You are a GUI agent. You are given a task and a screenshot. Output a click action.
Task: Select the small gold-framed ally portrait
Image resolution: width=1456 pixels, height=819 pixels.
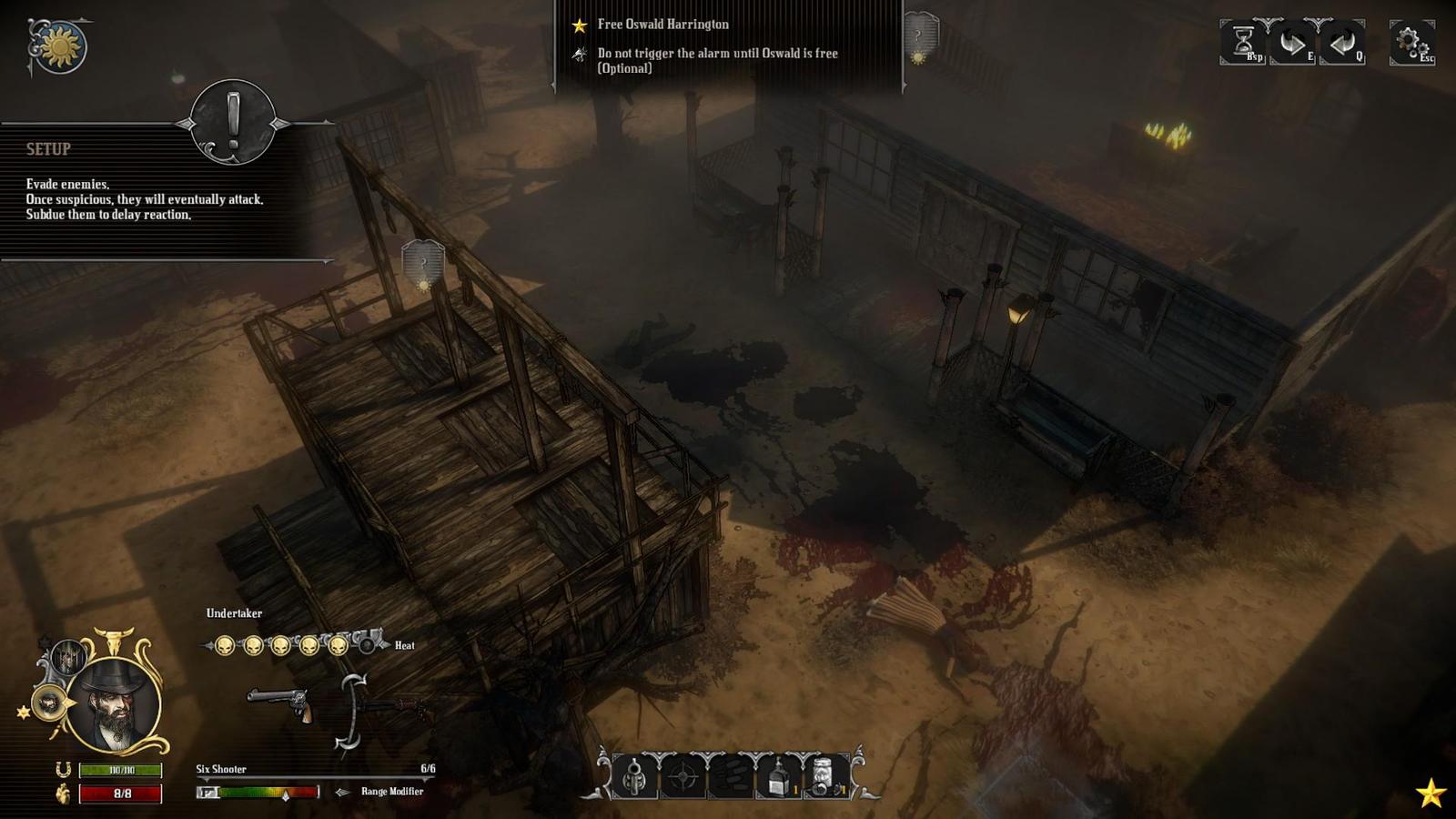pos(48,703)
